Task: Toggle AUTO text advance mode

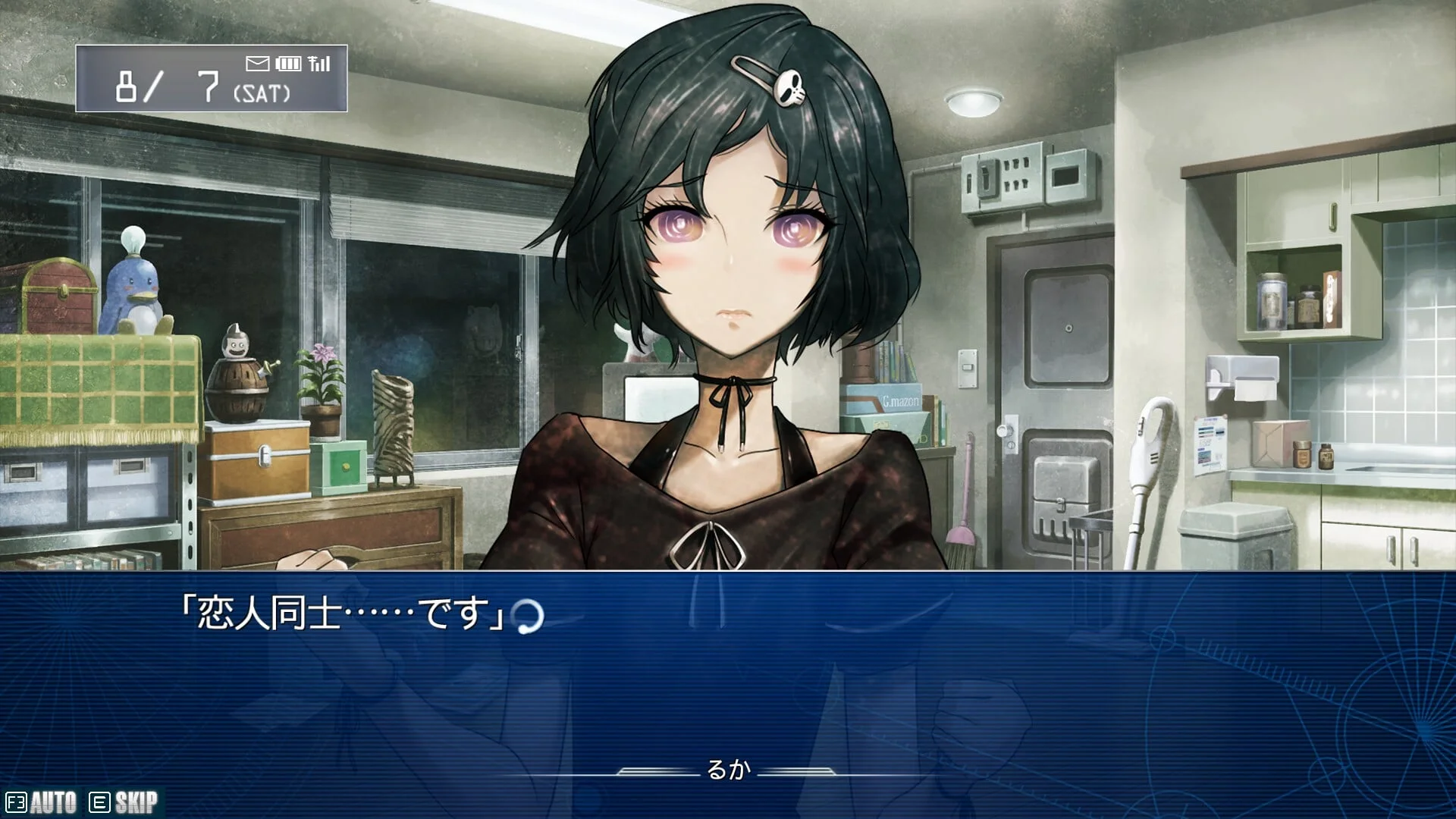Action: [x=42, y=802]
